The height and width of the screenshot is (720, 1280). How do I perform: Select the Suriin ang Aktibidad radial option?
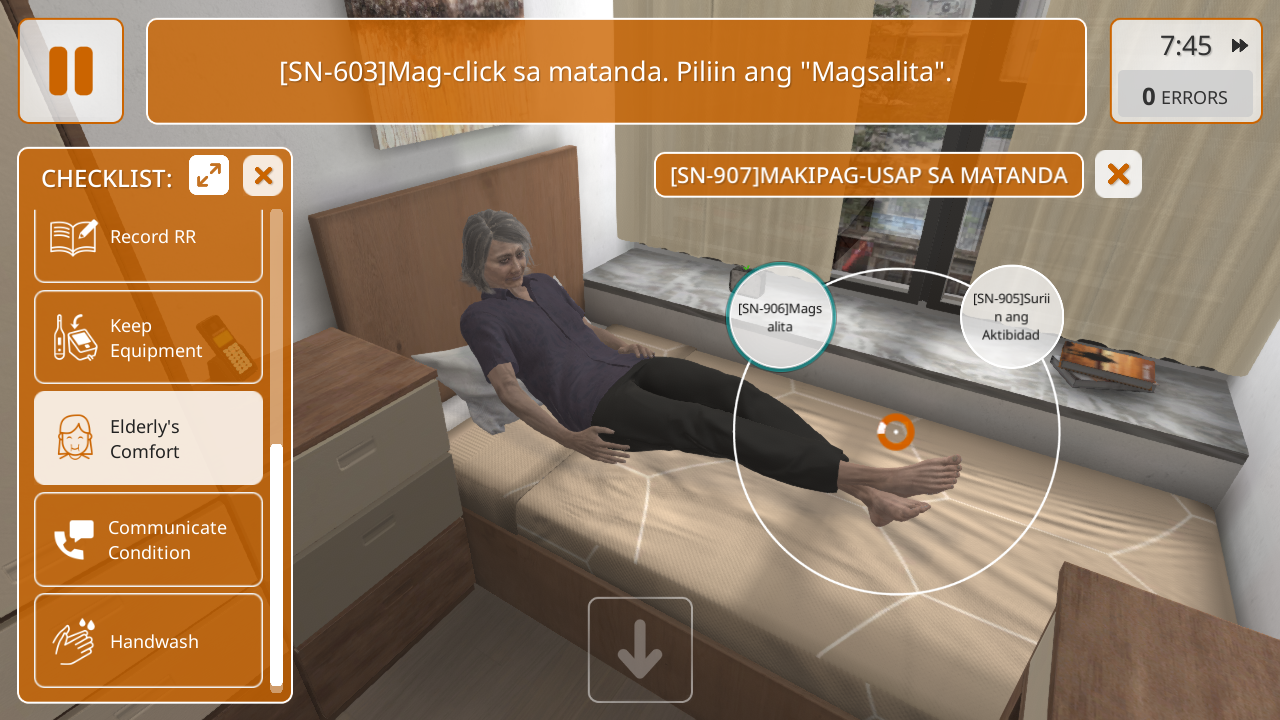pyautogui.click(x=1011, y=317)
